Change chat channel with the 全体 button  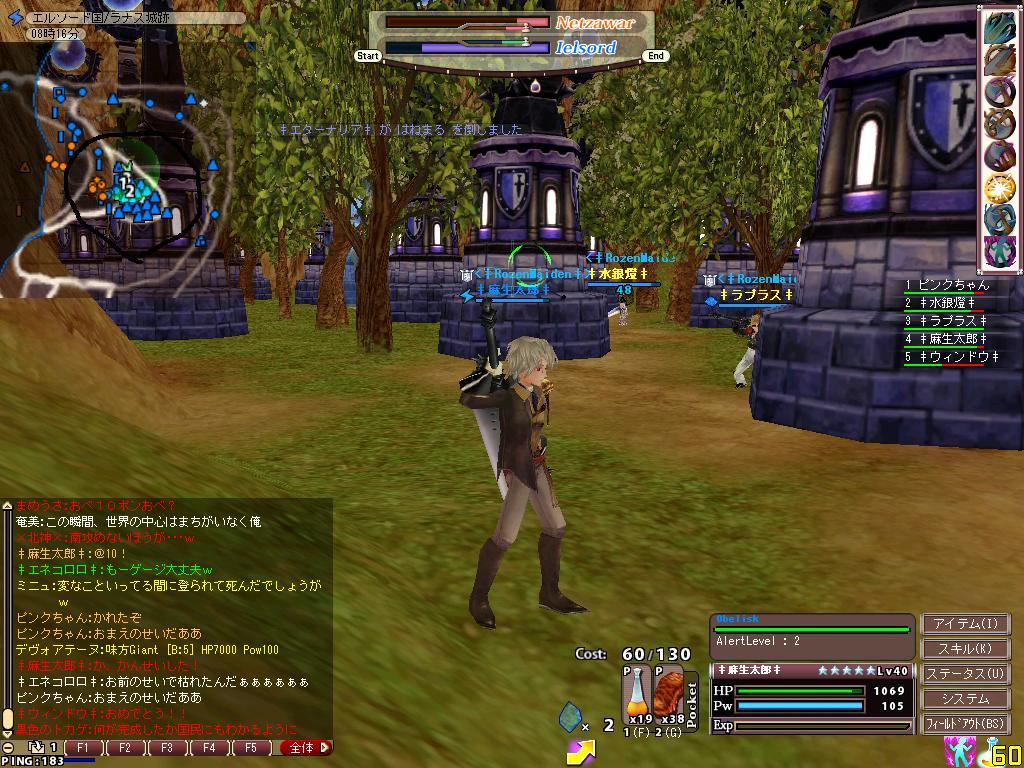[x=303, y=747]
